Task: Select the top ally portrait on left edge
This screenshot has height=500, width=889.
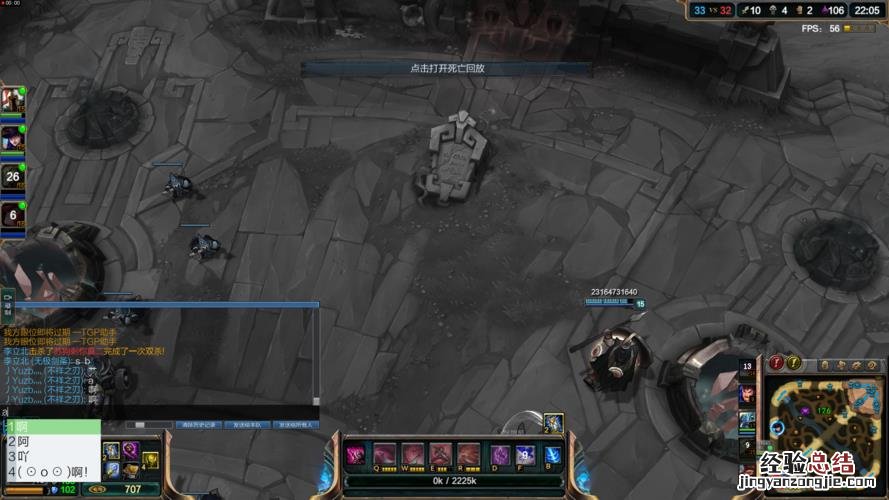Action: pyautogui.click(x=12, y=99)
